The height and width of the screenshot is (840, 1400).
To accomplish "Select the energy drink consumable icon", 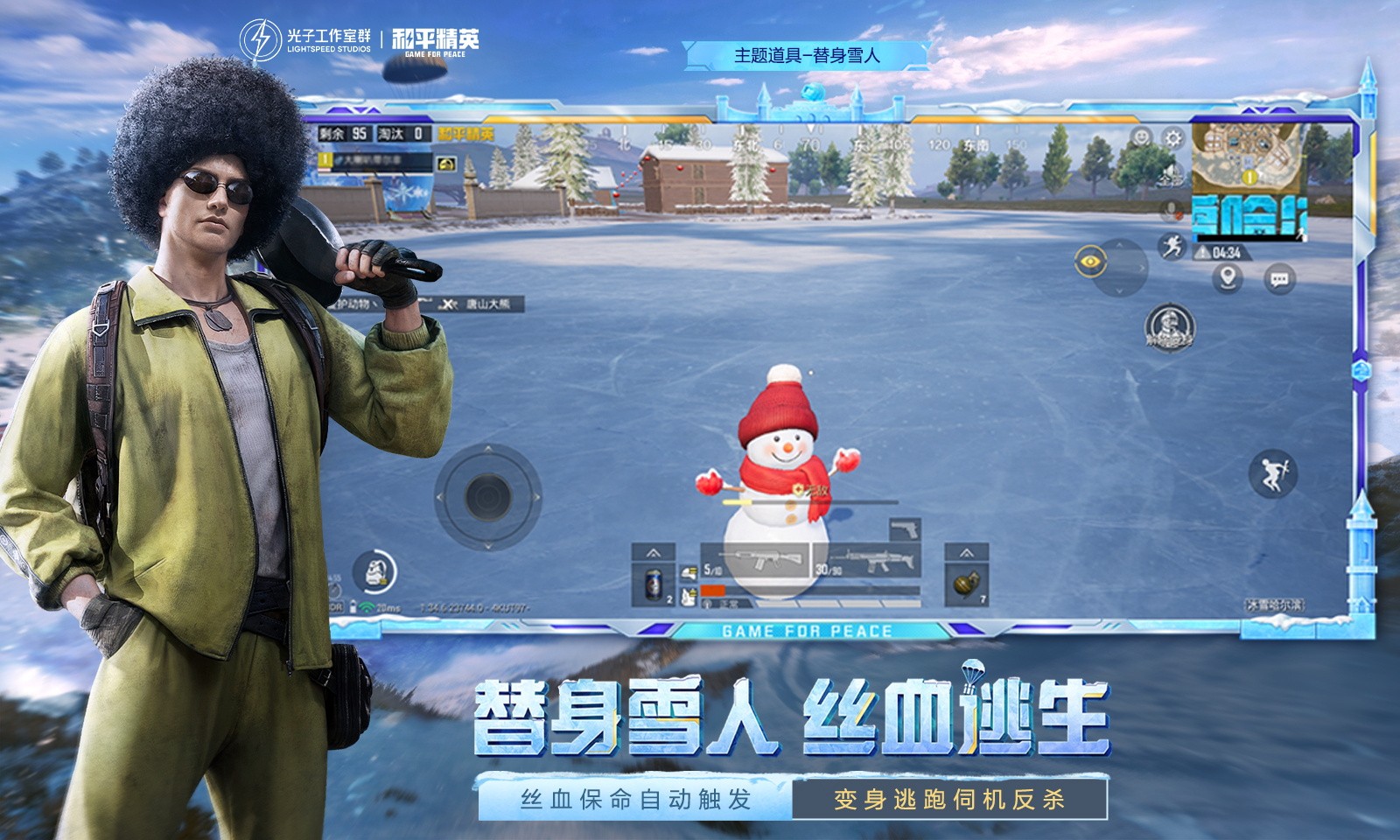I will (652, 586).
